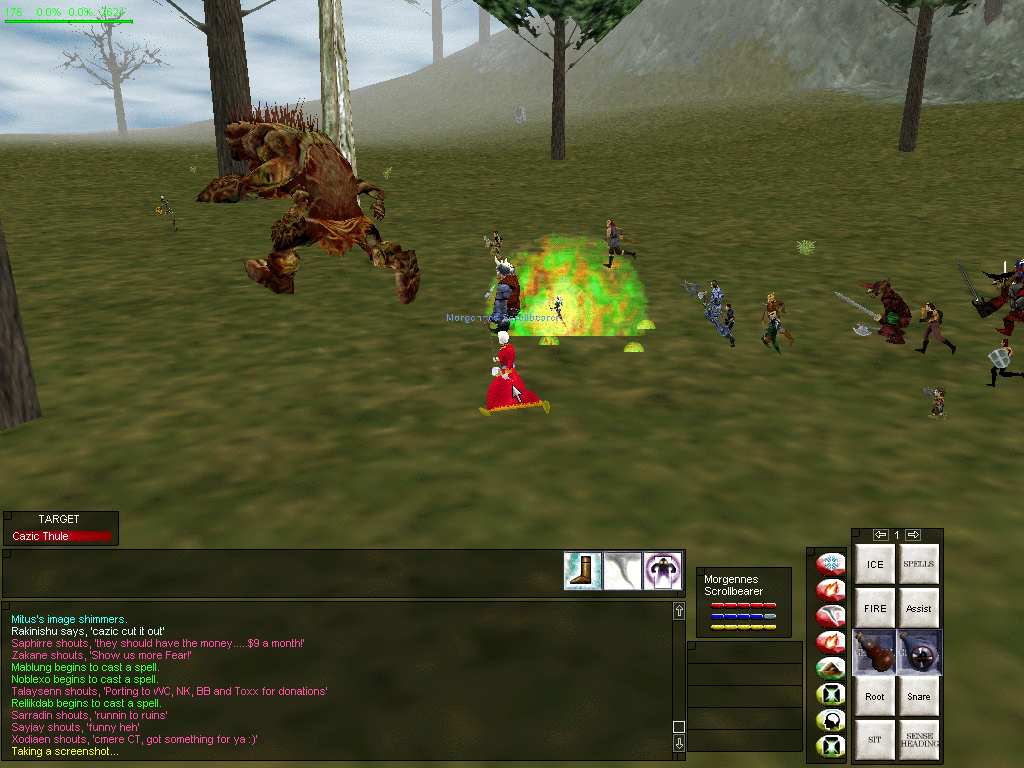1024x768 pixels.
Task: Click the Assist hotkey
Action: [919, 608]
